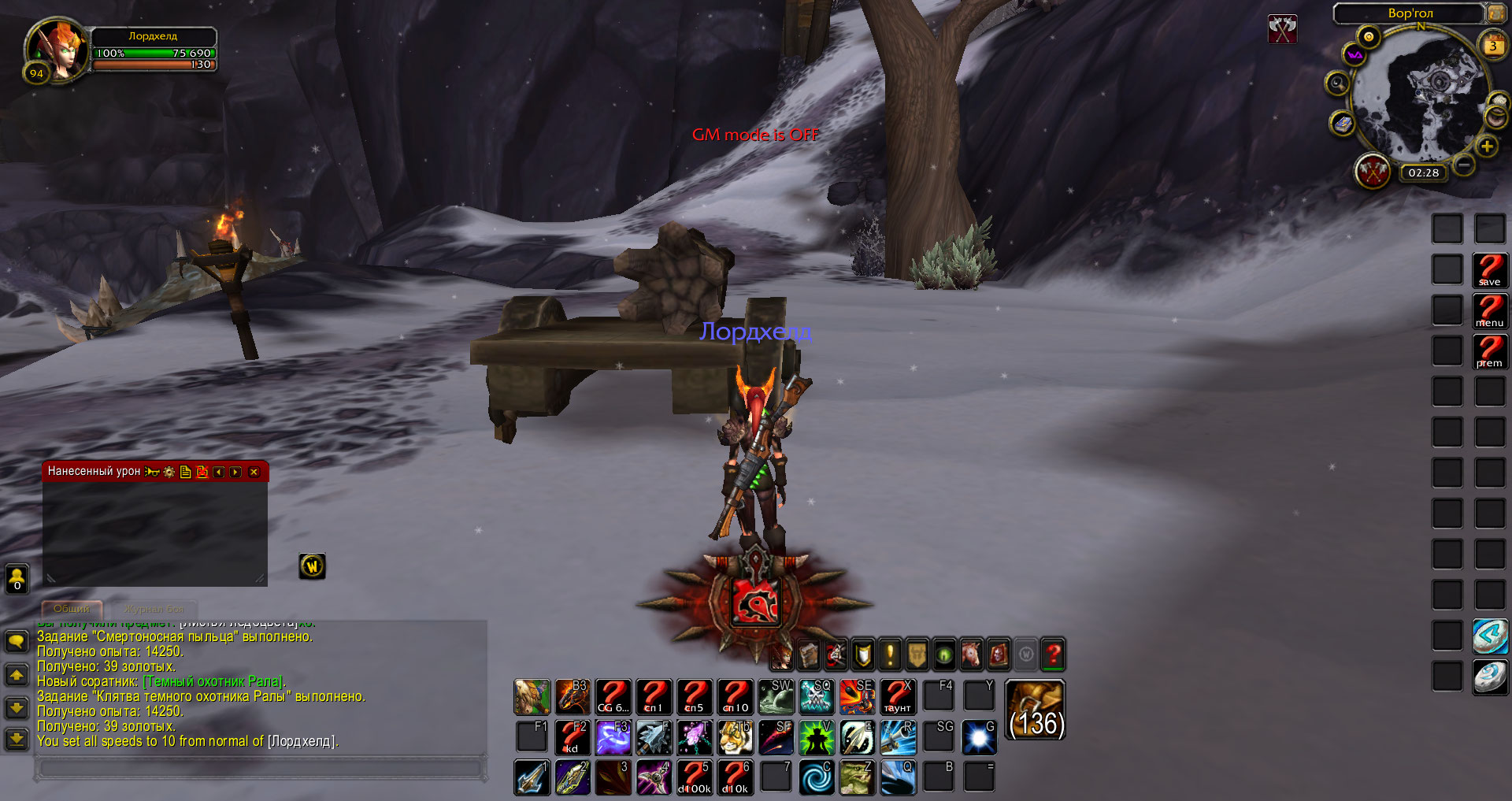
Task: Click the minimap tracking magnifier button
Action: click(x=1336, y=83)
